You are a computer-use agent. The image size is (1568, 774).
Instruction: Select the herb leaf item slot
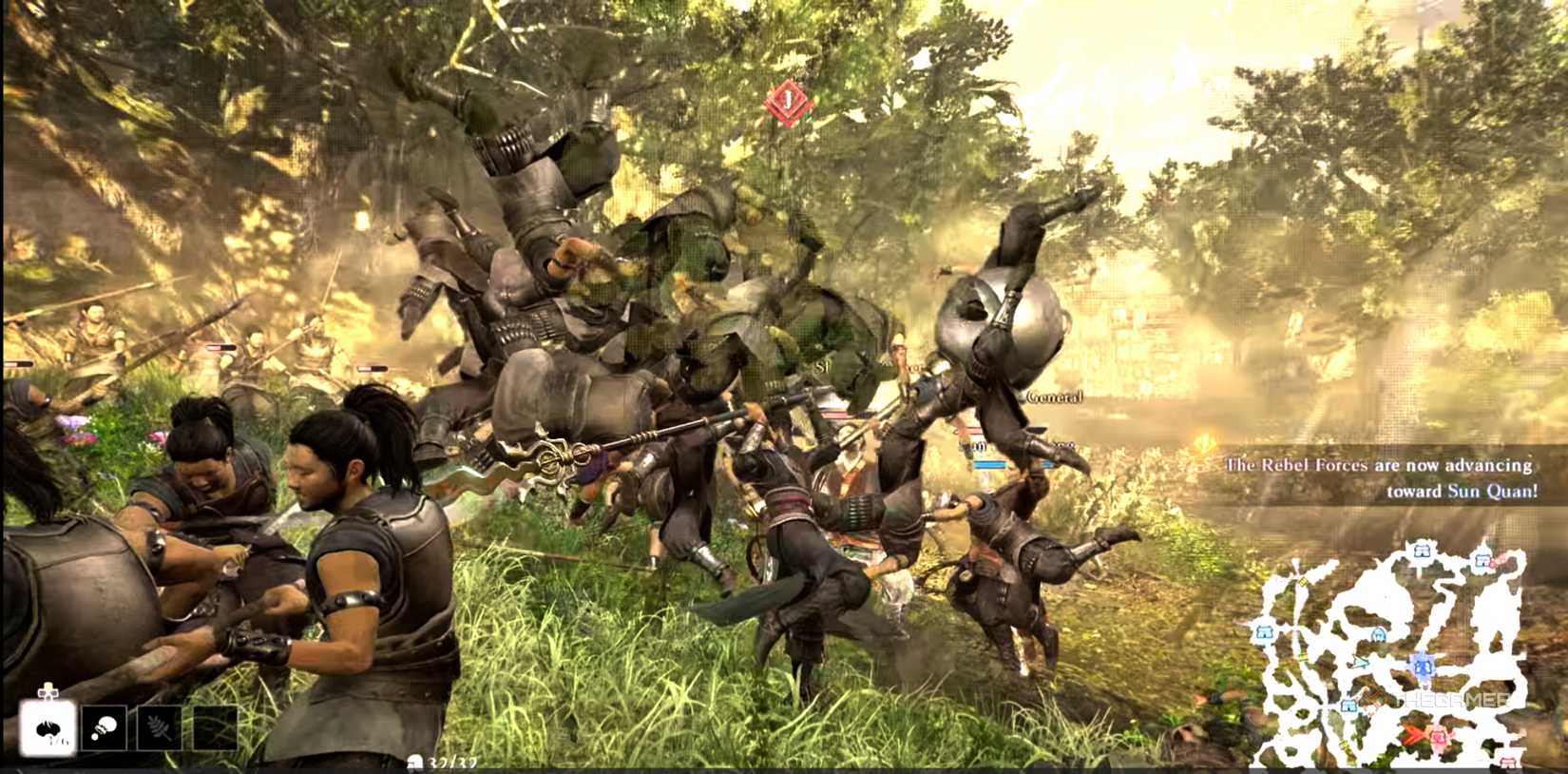pyautogui.click(x=159, y=726)
